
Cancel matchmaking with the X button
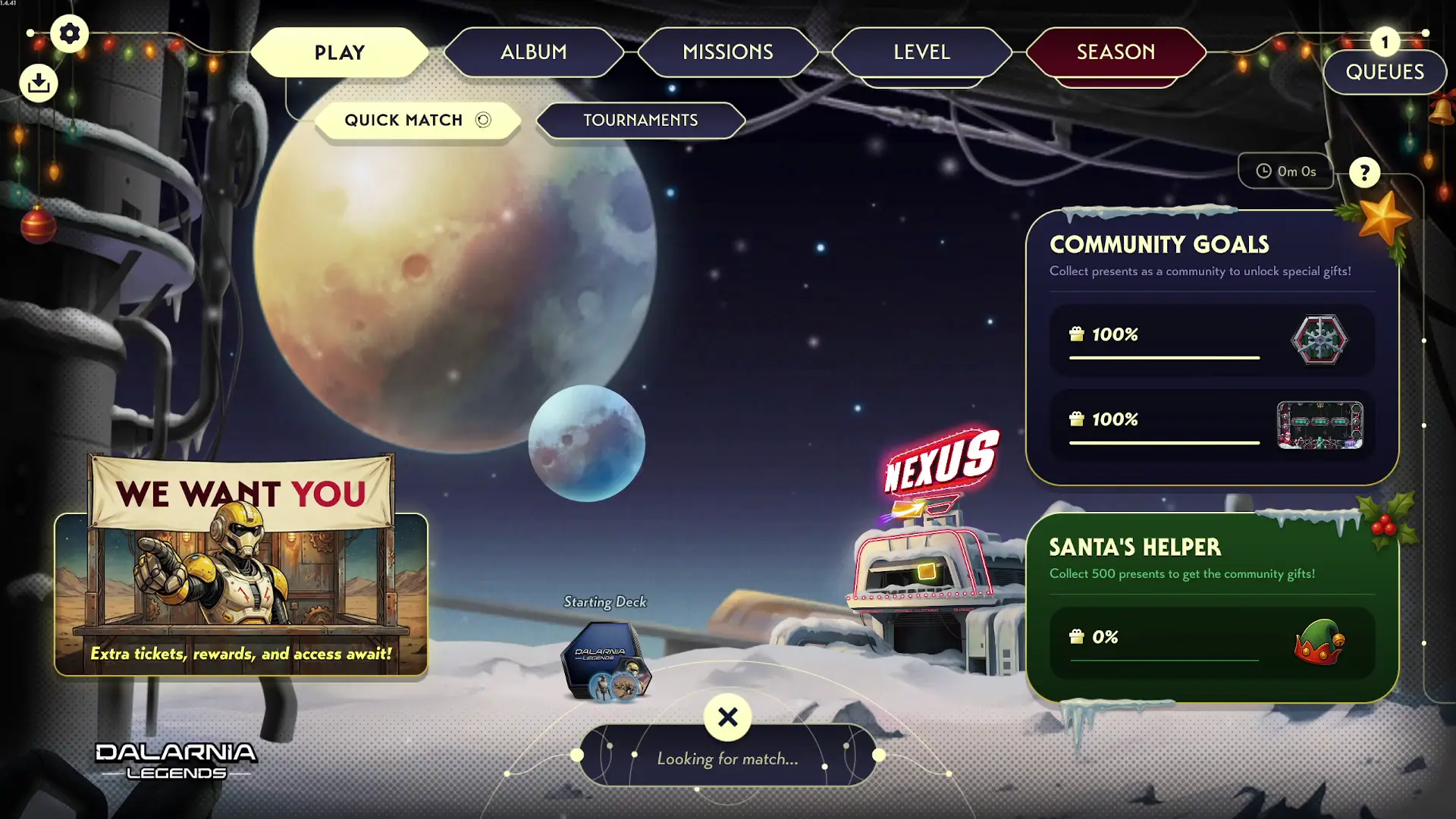[727, 718]
